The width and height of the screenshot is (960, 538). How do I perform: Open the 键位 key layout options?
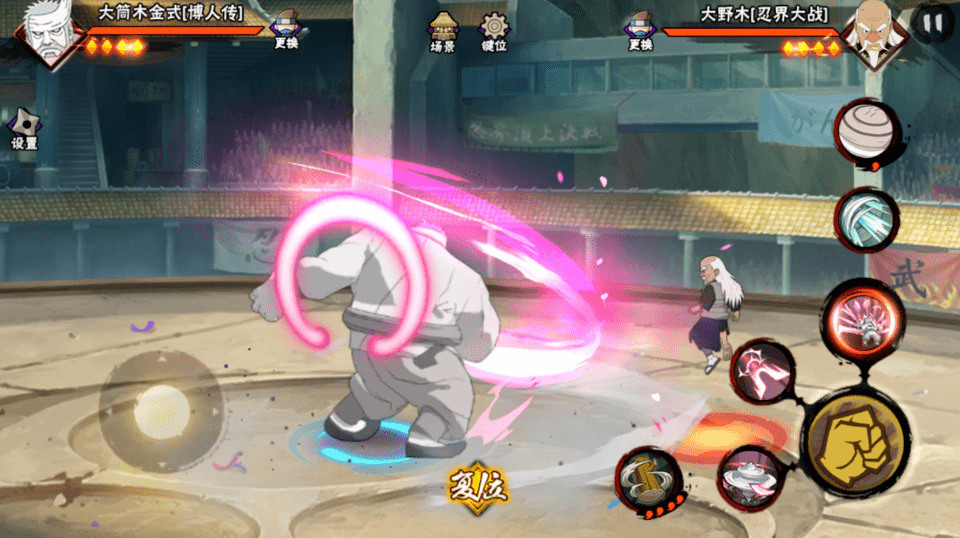click(494, 31)
